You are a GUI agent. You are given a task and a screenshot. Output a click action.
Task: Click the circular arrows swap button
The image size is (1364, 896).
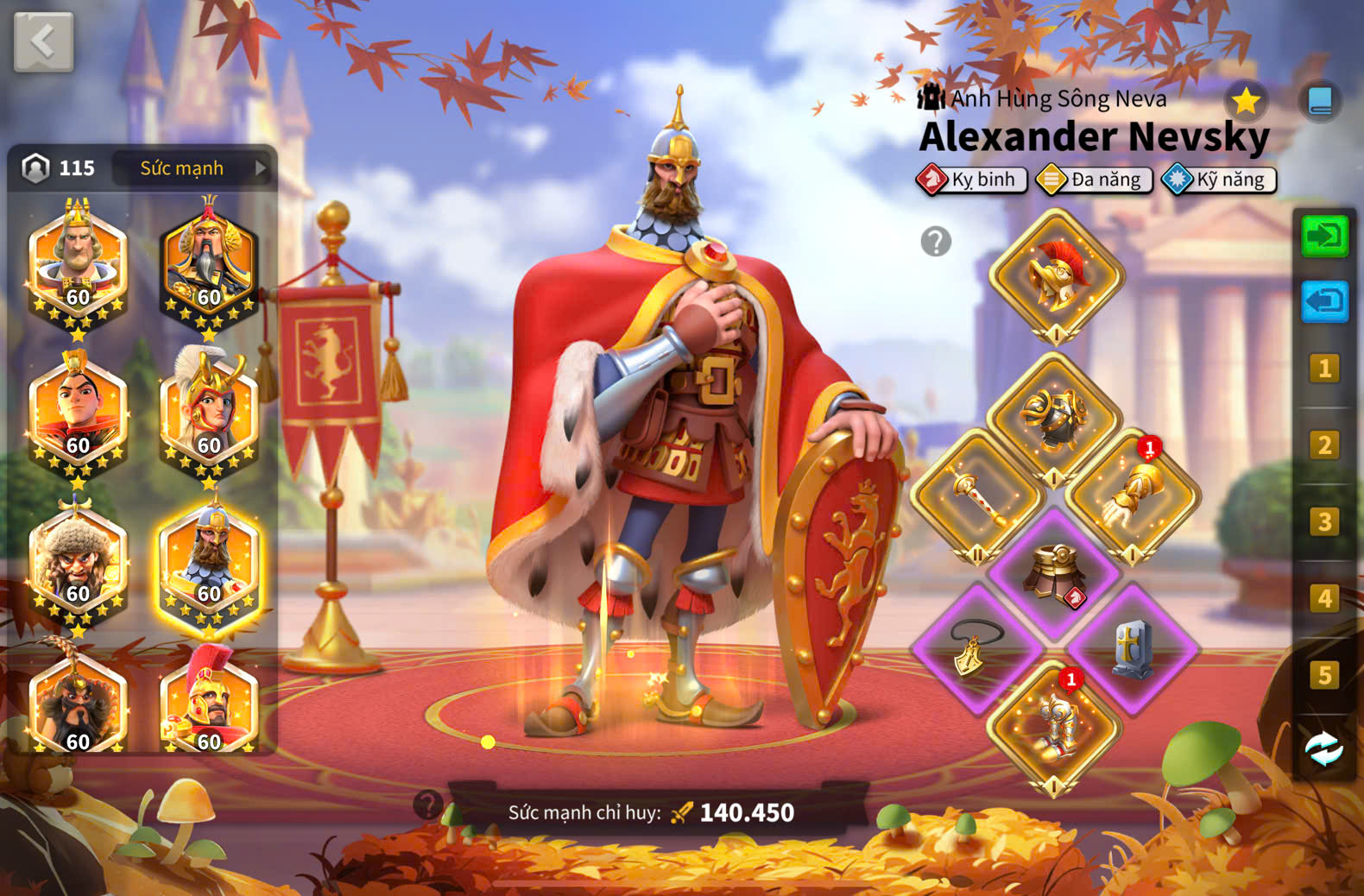[1323, 749]
